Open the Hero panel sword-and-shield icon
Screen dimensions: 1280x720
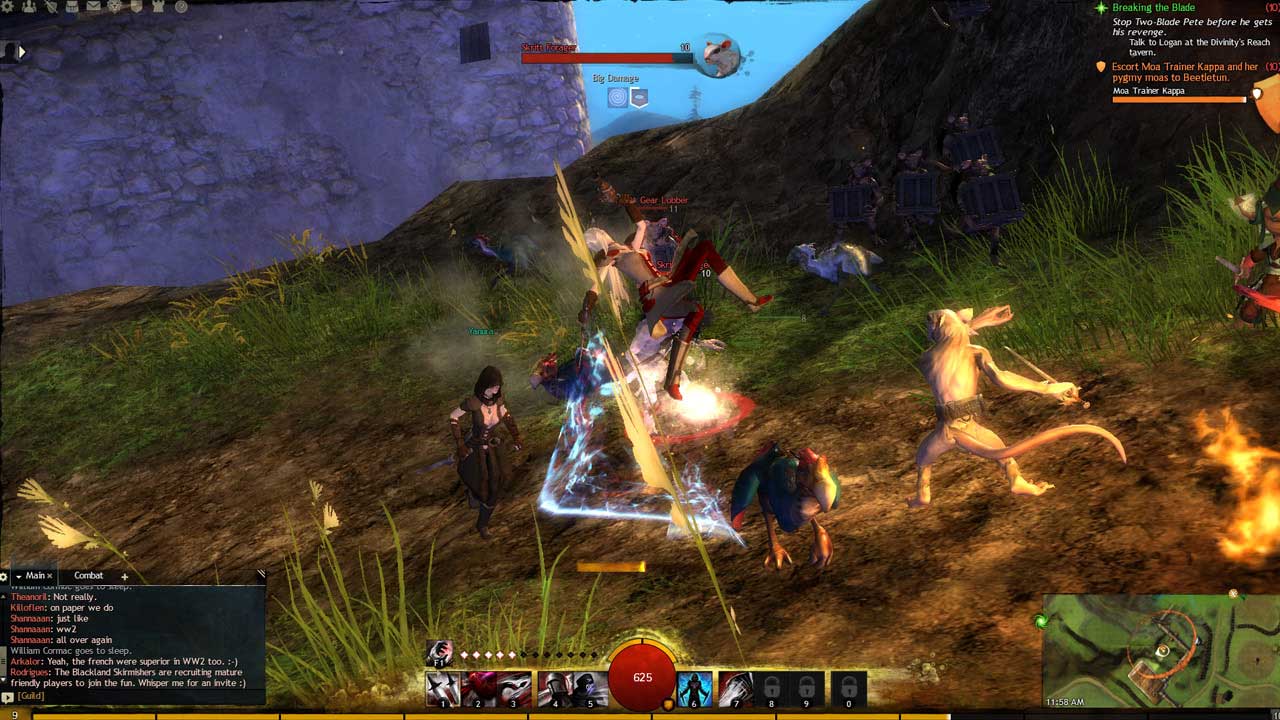(49, 7)
